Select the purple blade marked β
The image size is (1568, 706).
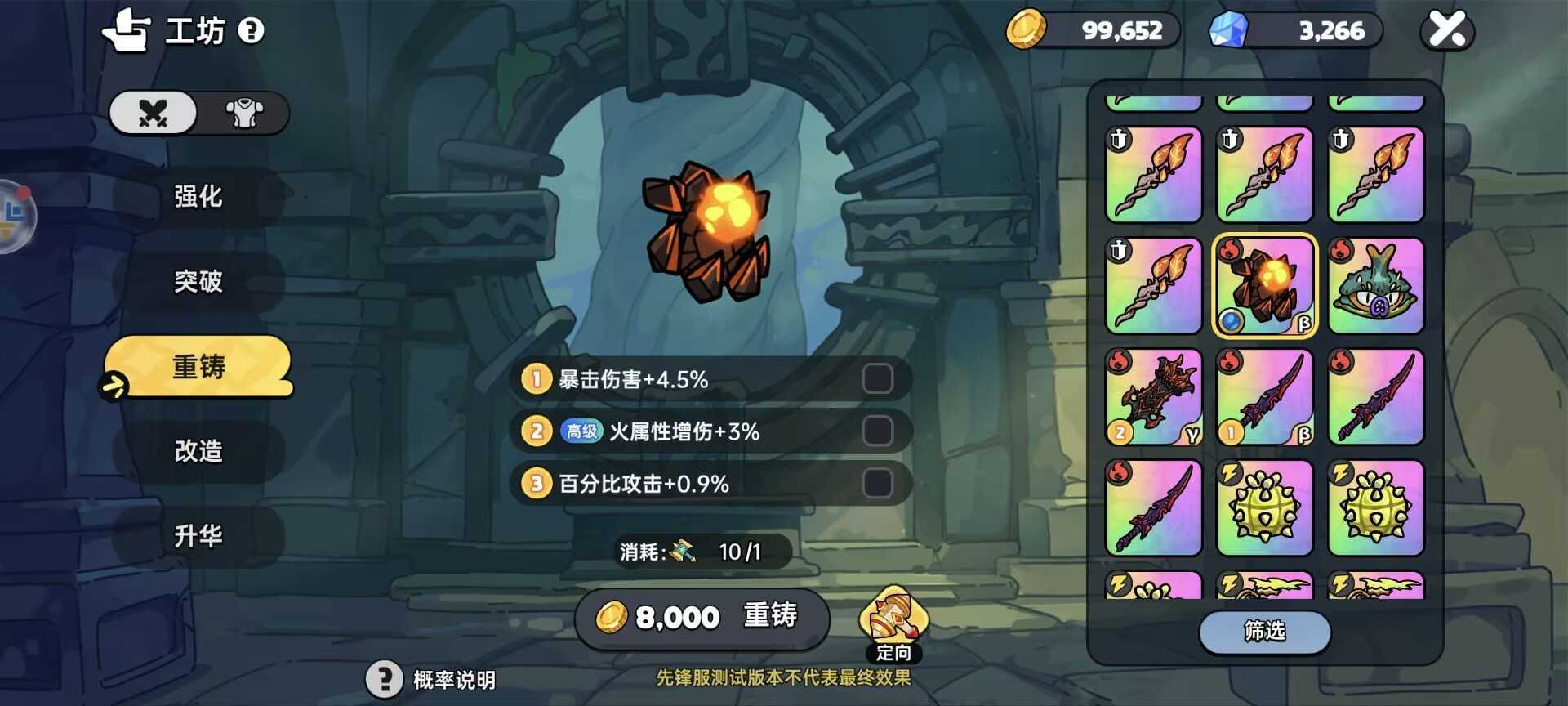coord(1264,396)
